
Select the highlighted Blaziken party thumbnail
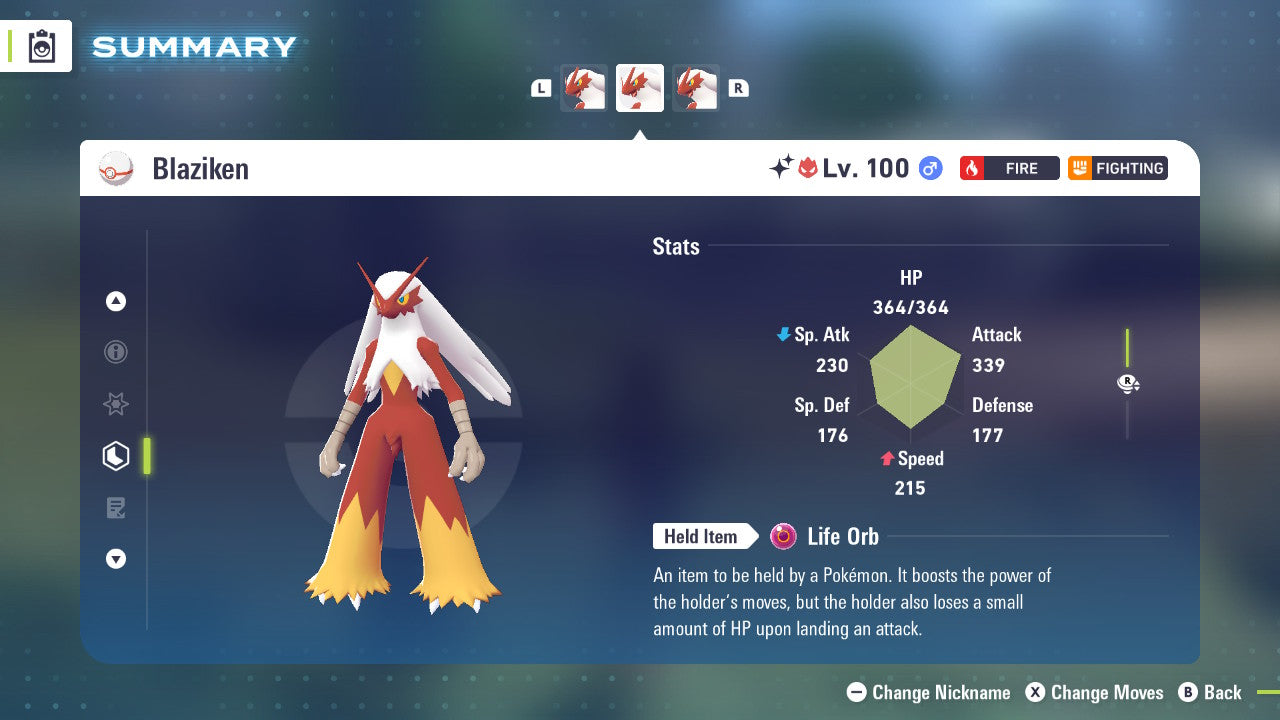(x=640, y=88)
